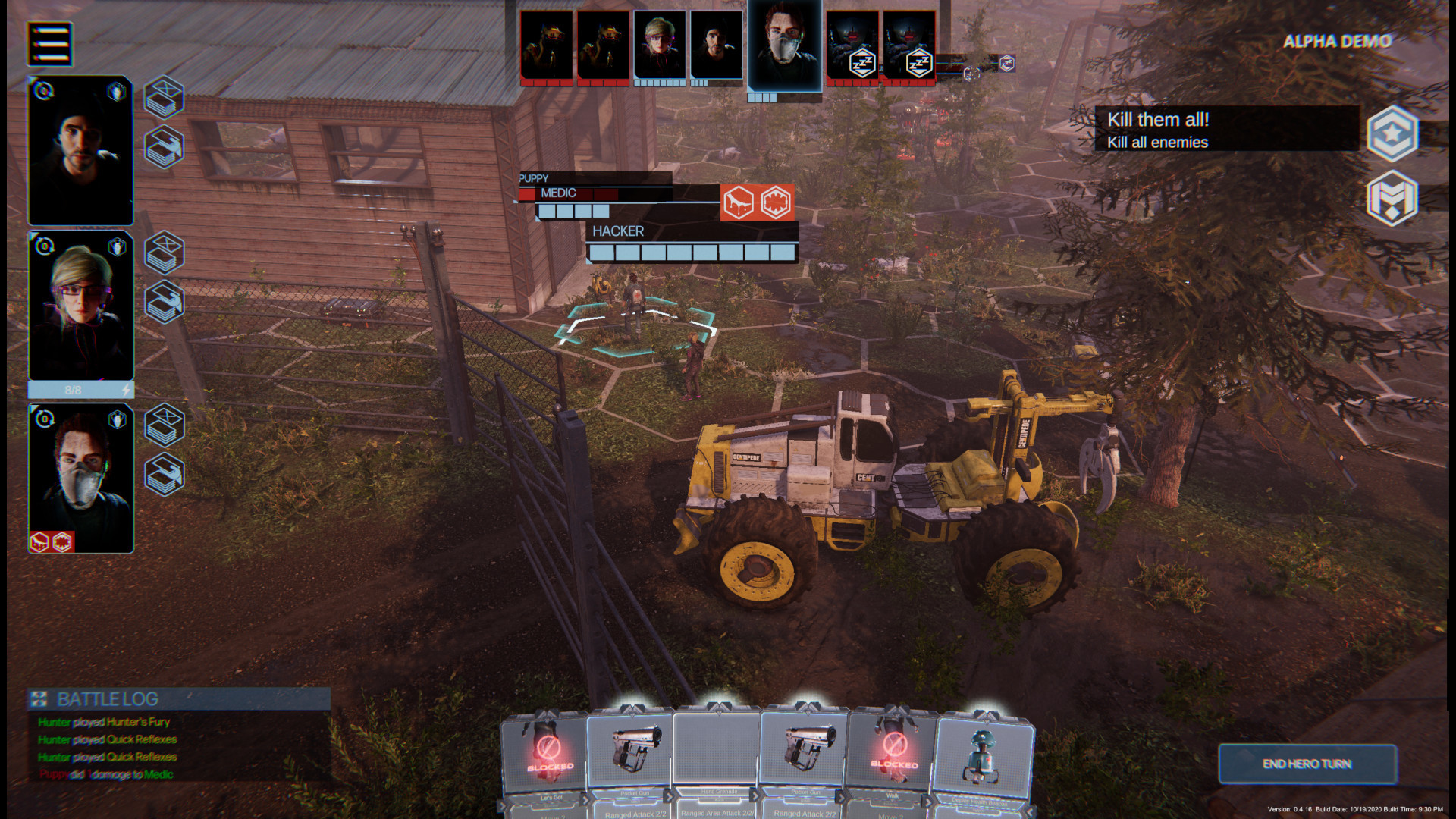Open the hamburger main menu
The height and width of the screenshot is (819, 1456).
(x=50, y=43)
